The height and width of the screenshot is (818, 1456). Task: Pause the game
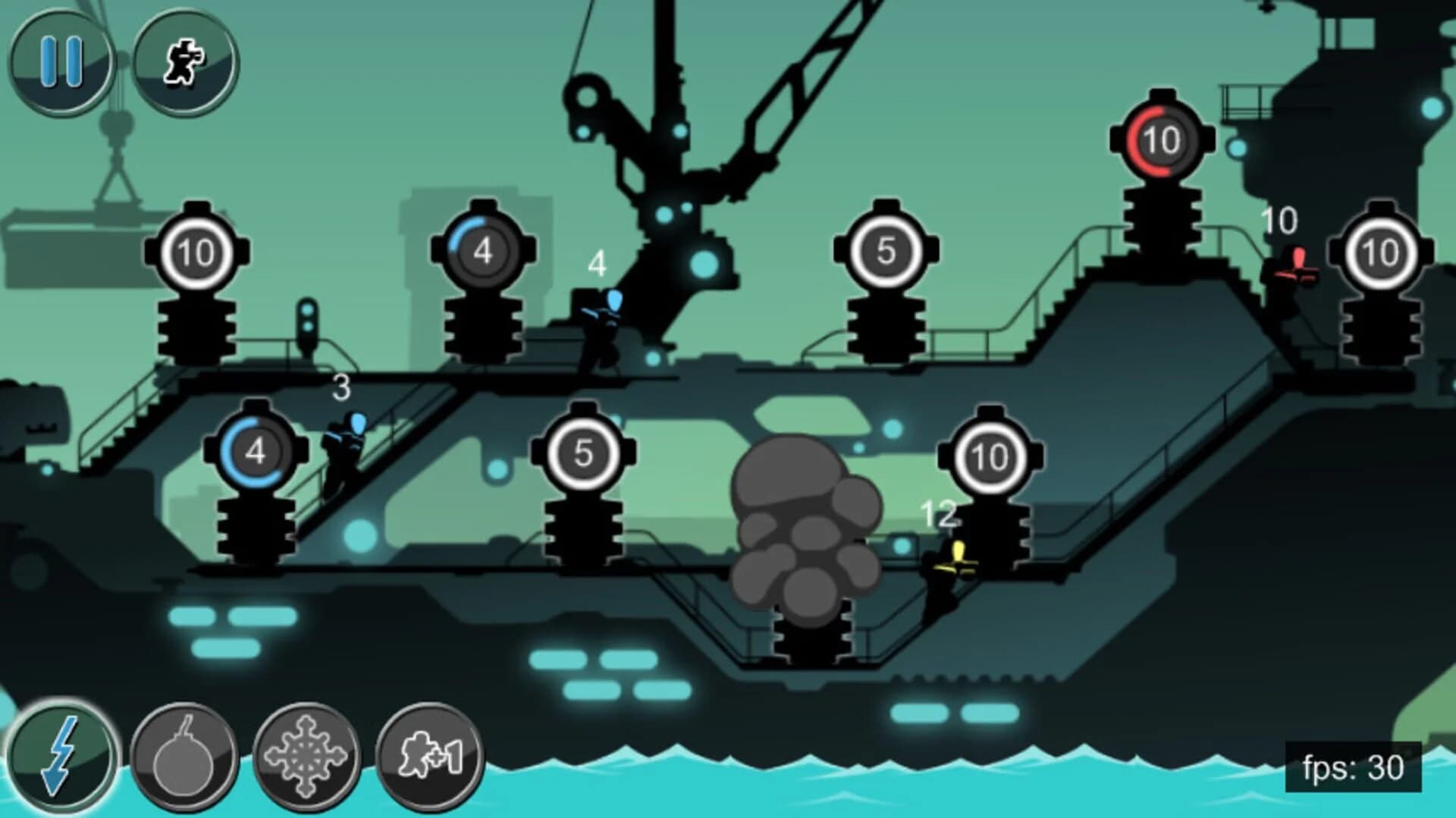(62, 61)
